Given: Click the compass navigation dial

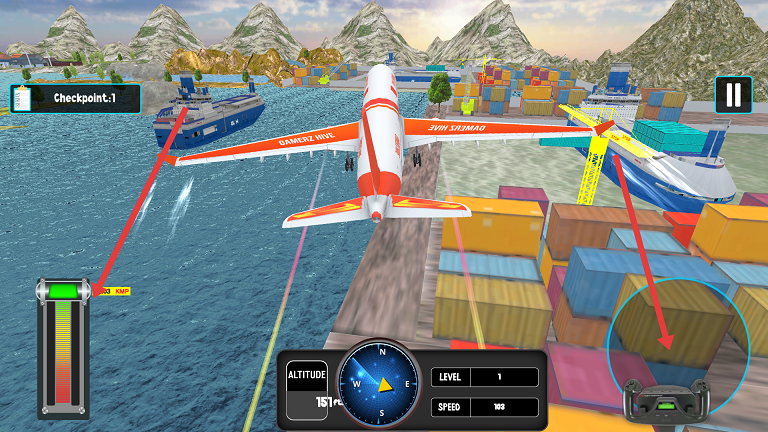Looking at the screenshot, I should tap(380, 382).
